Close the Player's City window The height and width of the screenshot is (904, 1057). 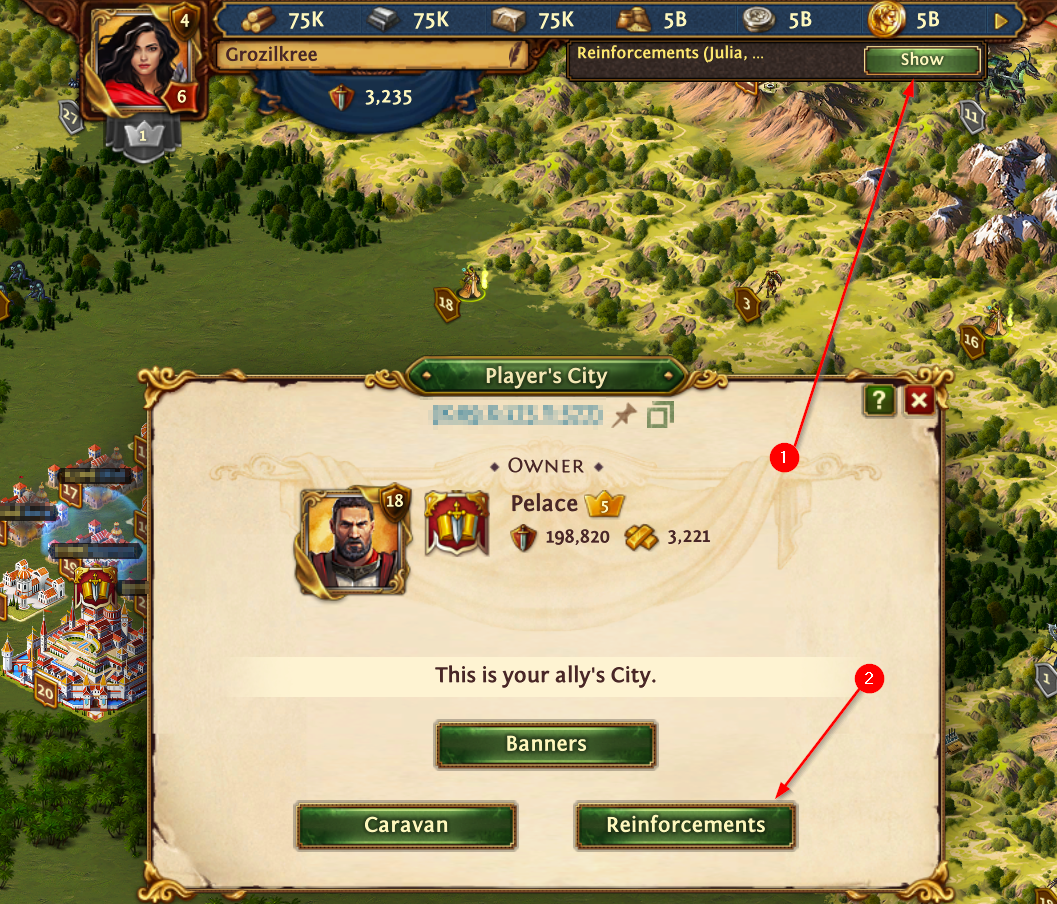[x=919, y=401]
